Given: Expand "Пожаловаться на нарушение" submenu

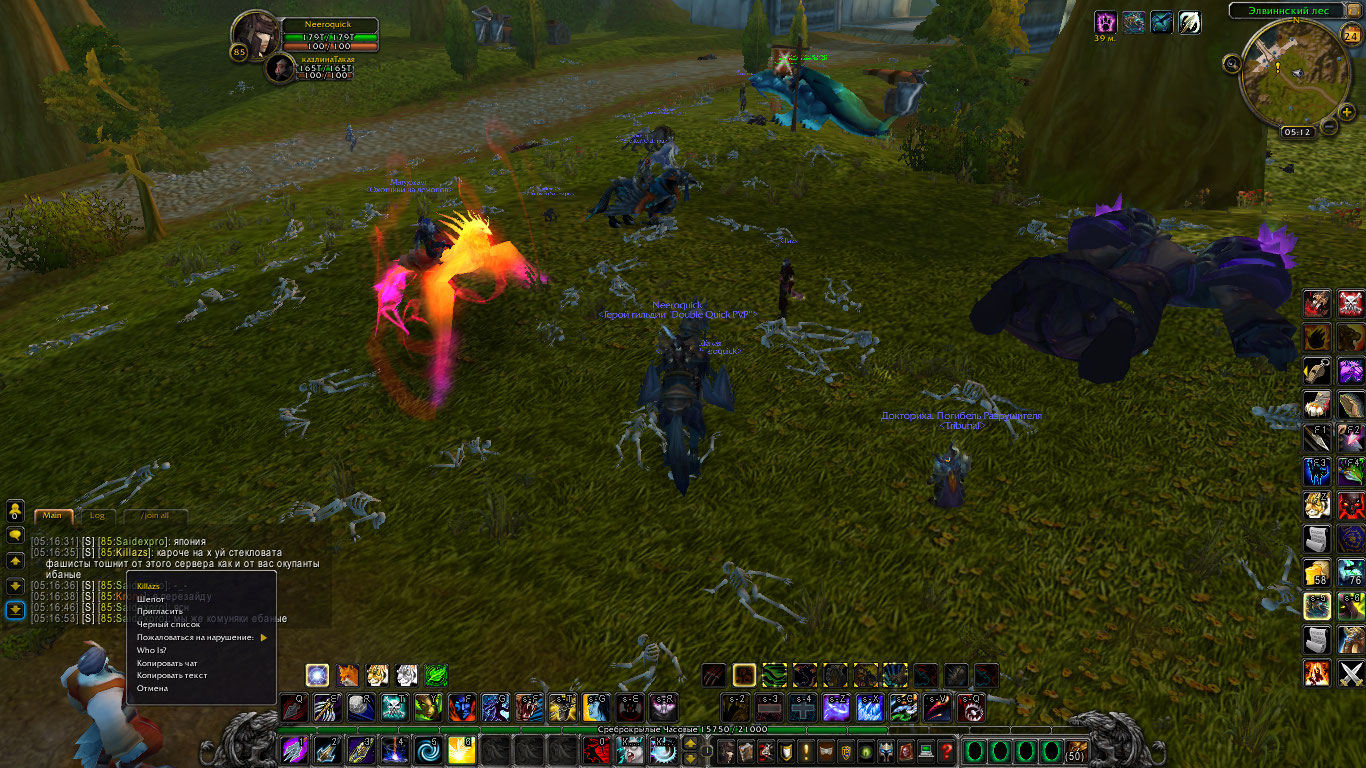Looking at the screenshot, I should pos(200,637).
